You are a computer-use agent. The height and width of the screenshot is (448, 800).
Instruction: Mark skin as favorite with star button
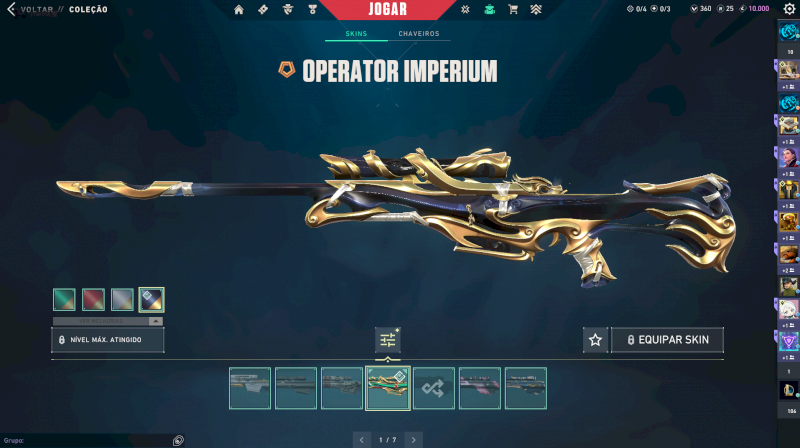point(595,340)
